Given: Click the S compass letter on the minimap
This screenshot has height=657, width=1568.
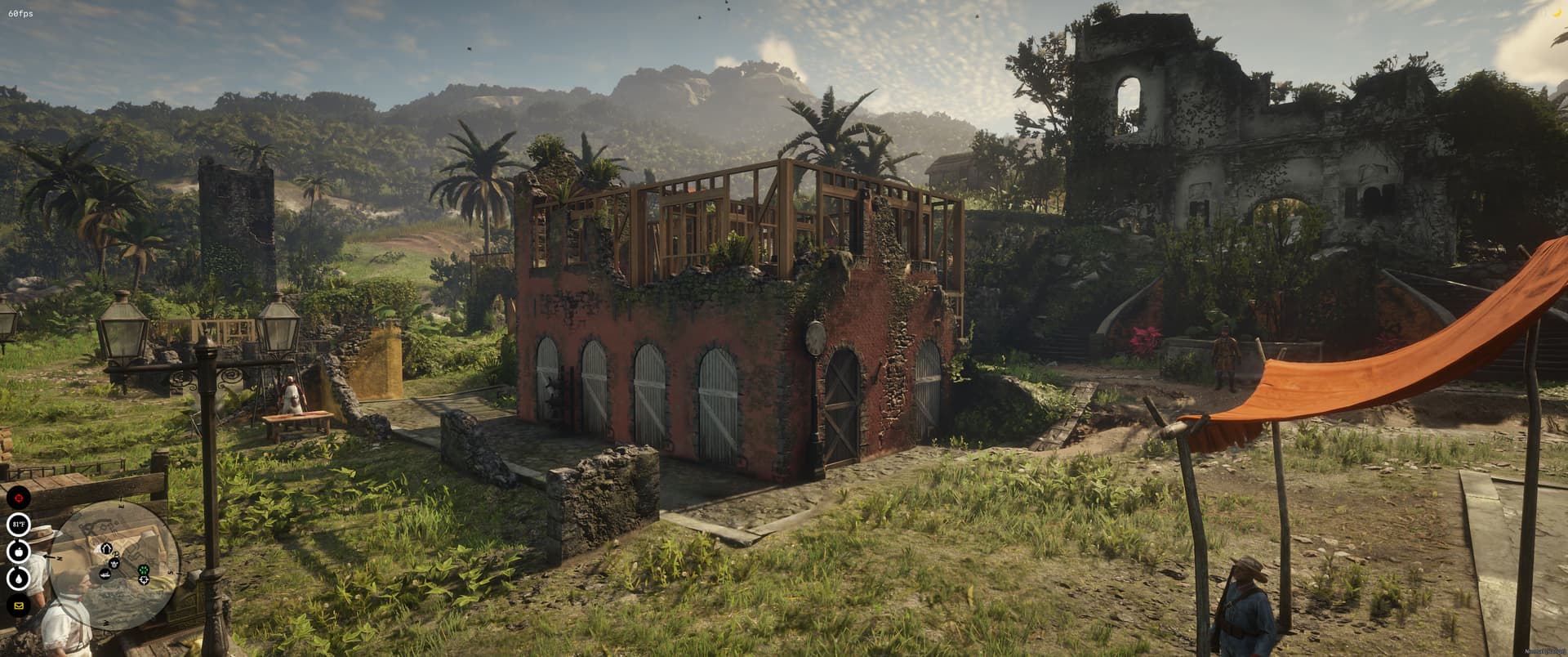Looking at the screenshot, I should tap(171, 570).
